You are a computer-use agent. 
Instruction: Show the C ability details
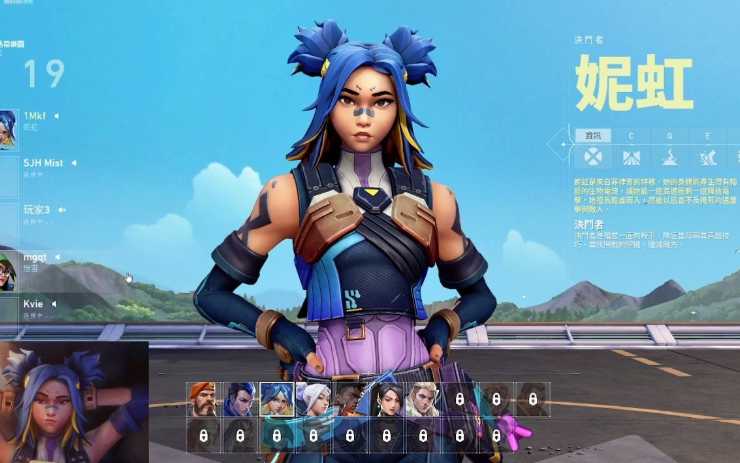coord(631,135)
